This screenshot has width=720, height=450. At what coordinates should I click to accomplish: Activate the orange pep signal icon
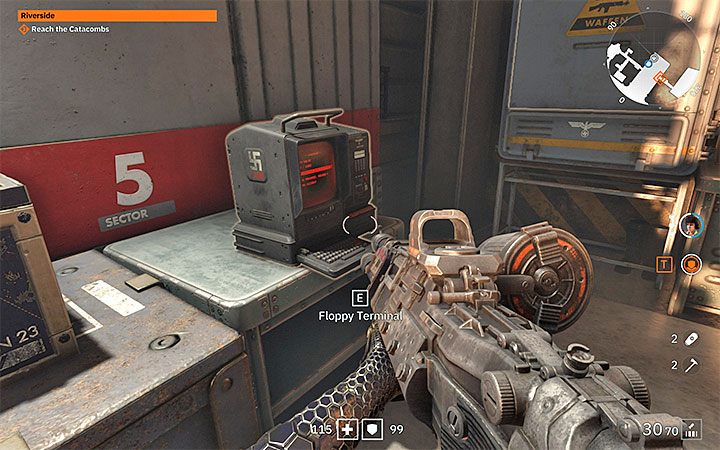[x=690, y=264]
